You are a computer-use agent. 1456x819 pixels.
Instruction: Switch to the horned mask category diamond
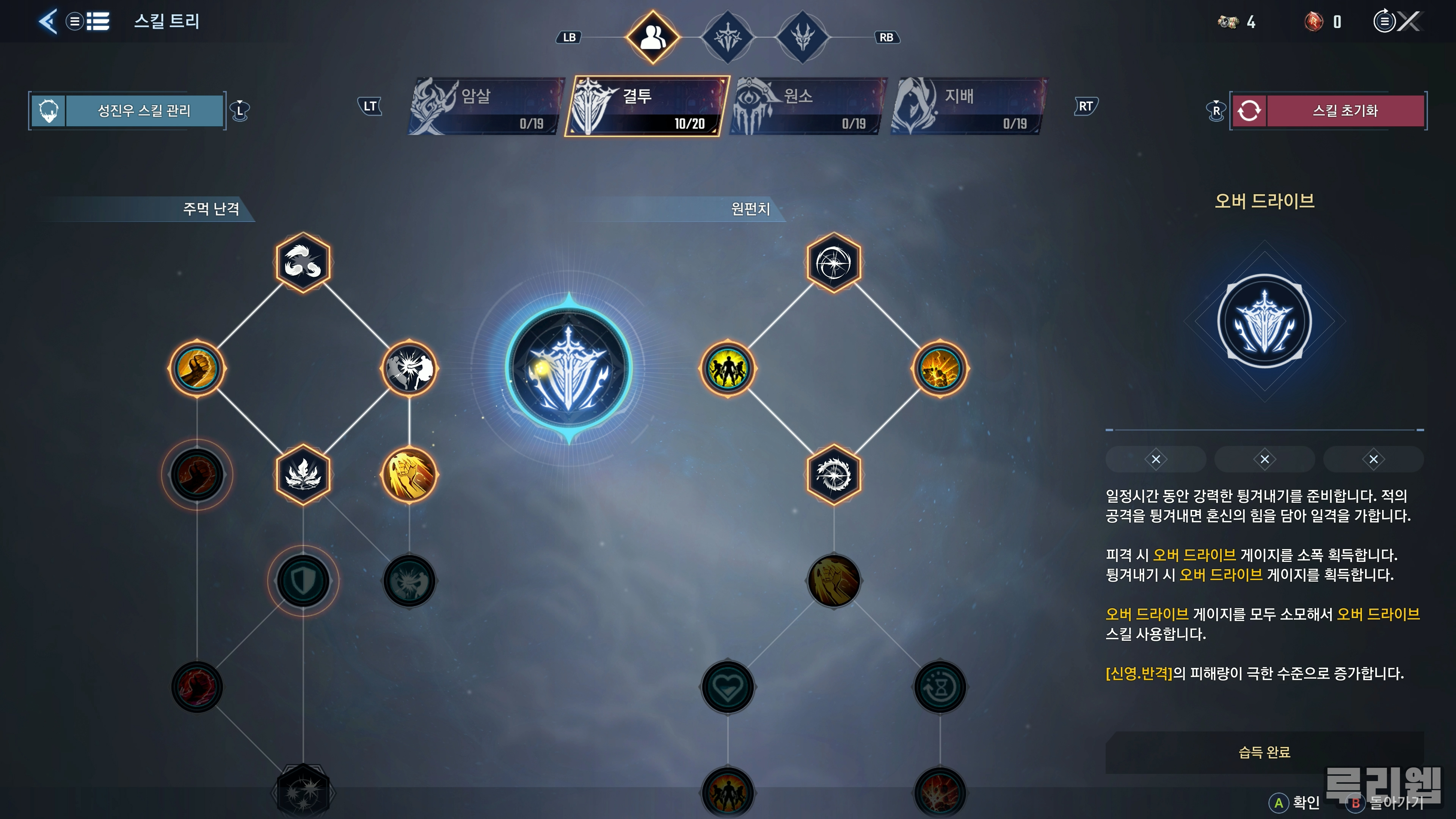(x=802, y=37)
